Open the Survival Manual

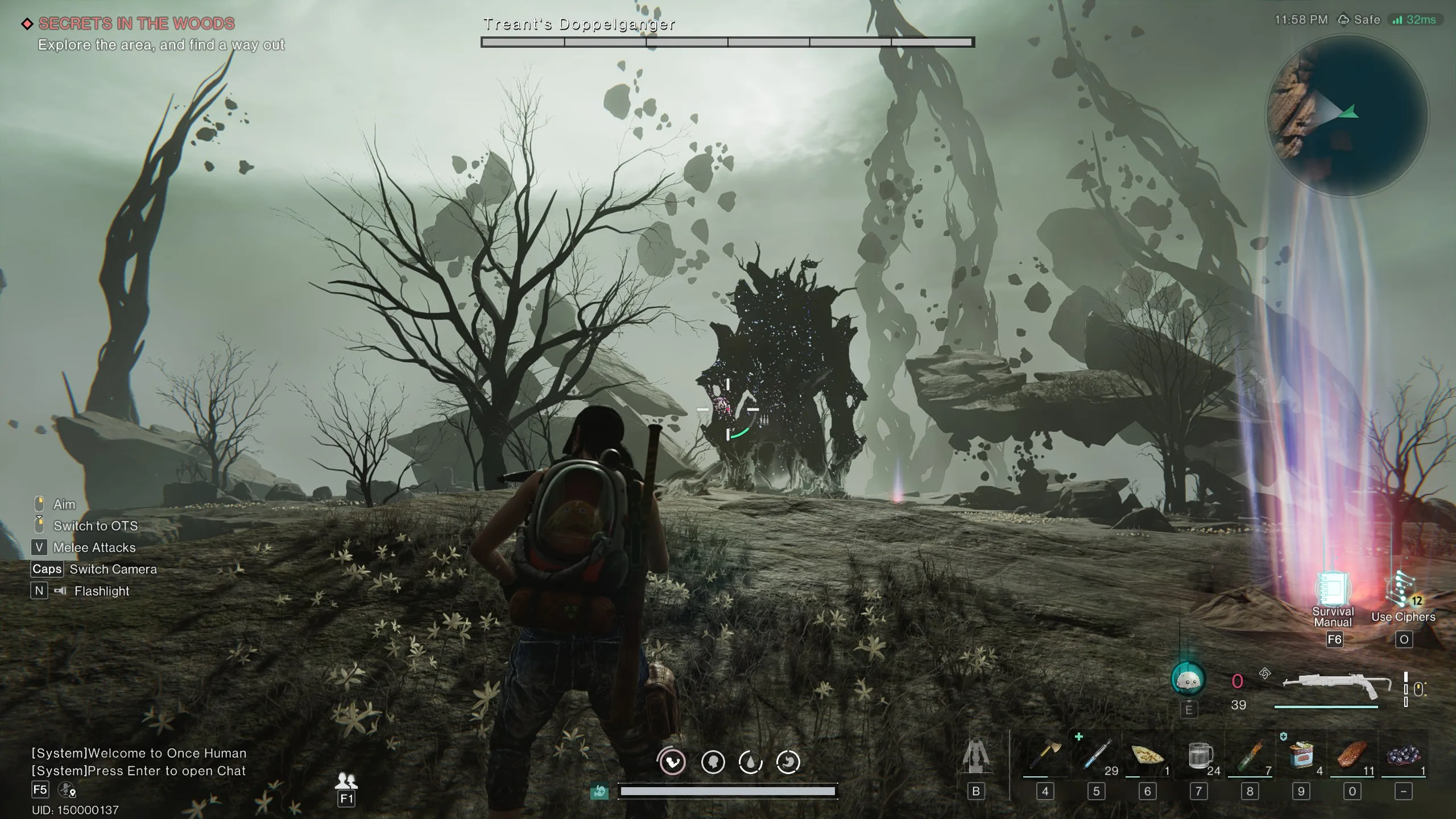(1333, 590)
